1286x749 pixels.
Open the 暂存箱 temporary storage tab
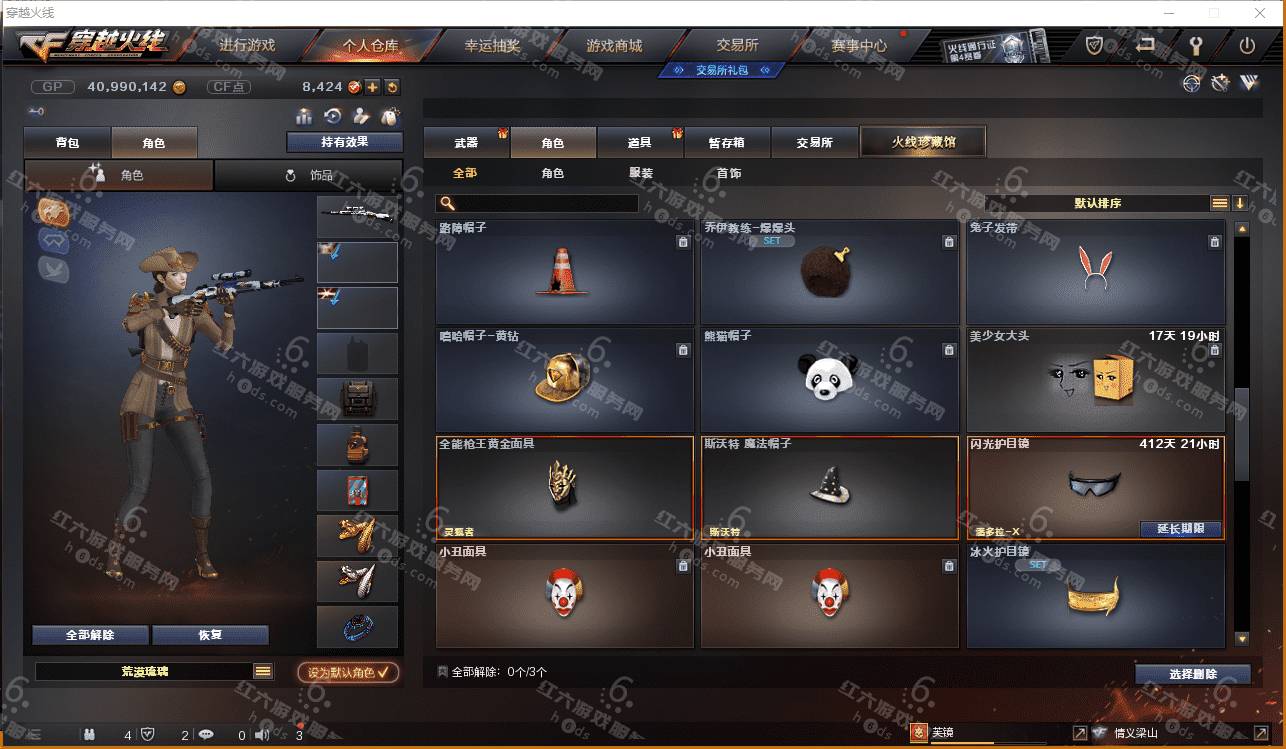pyautogui.click(x=726, y=143)
